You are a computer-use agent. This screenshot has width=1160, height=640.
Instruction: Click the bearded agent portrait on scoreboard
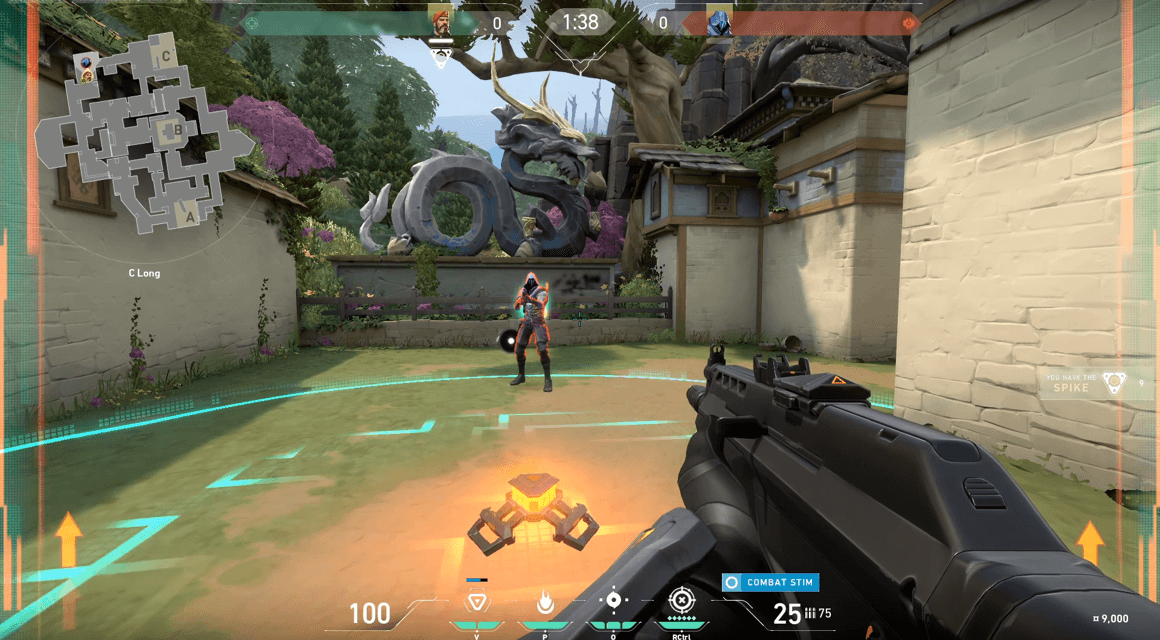440,22
